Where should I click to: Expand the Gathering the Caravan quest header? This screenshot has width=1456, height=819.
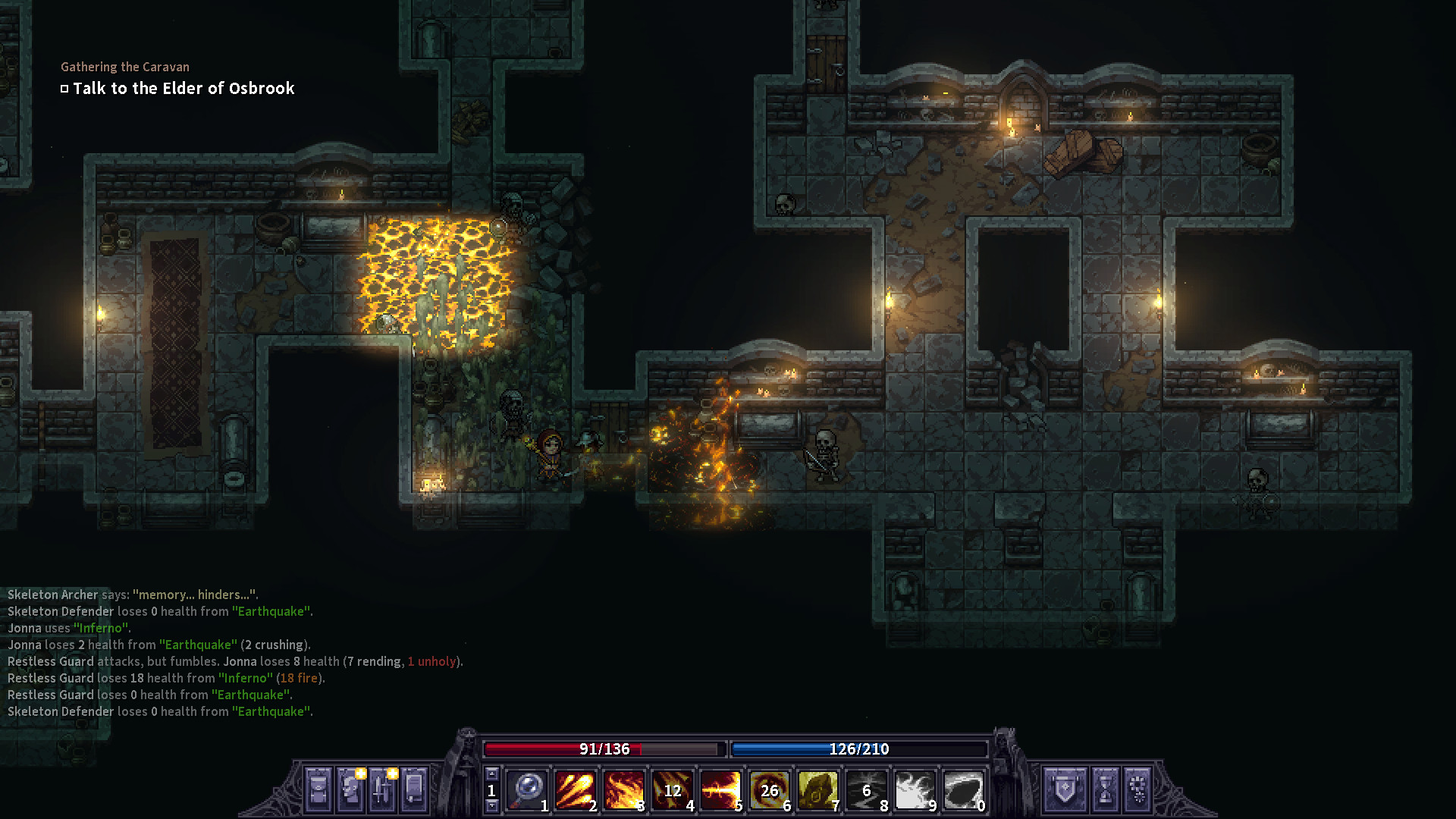(x=126, y=67)
